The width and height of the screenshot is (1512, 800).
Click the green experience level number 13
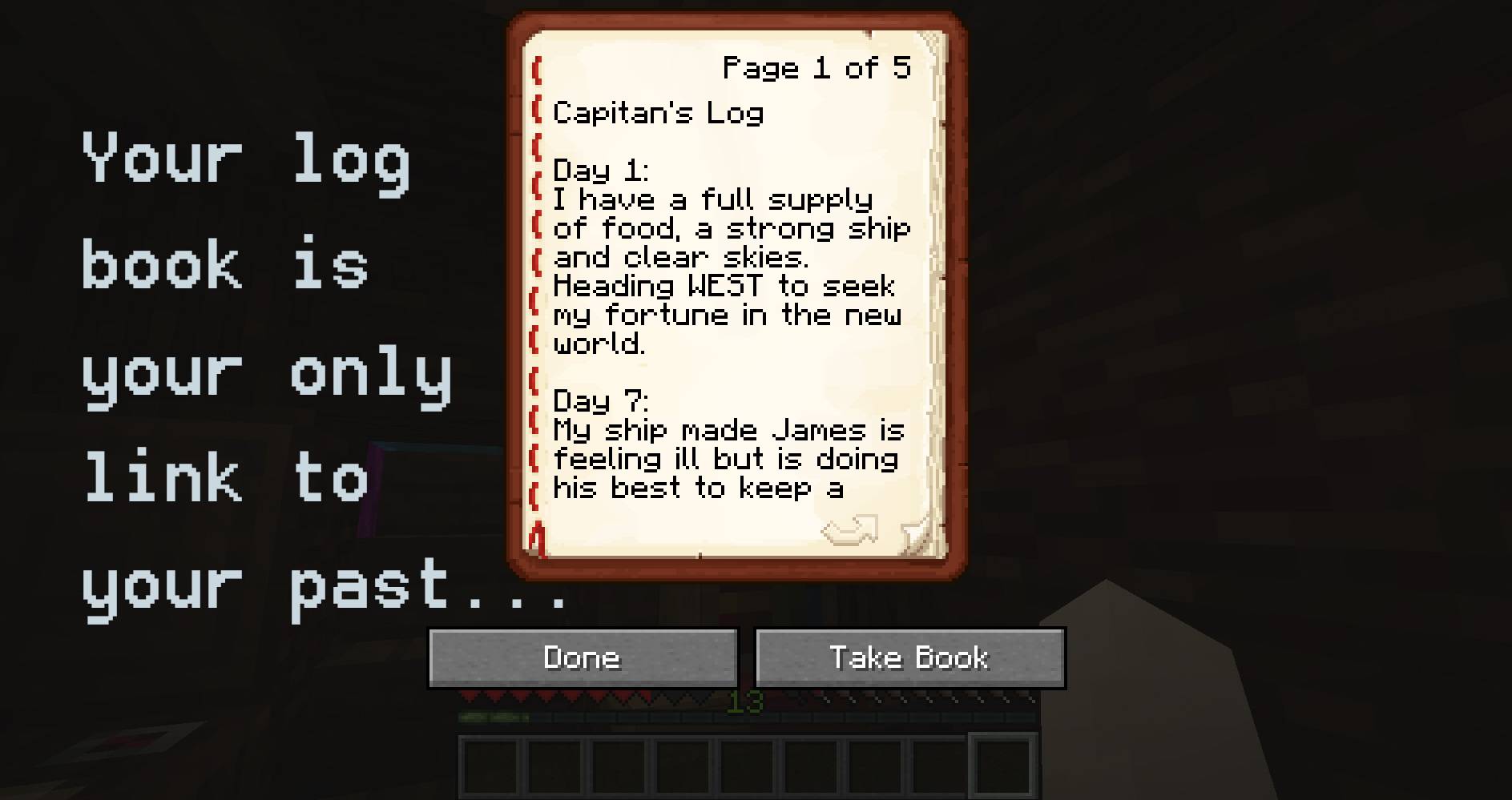[x=745, y=702]
